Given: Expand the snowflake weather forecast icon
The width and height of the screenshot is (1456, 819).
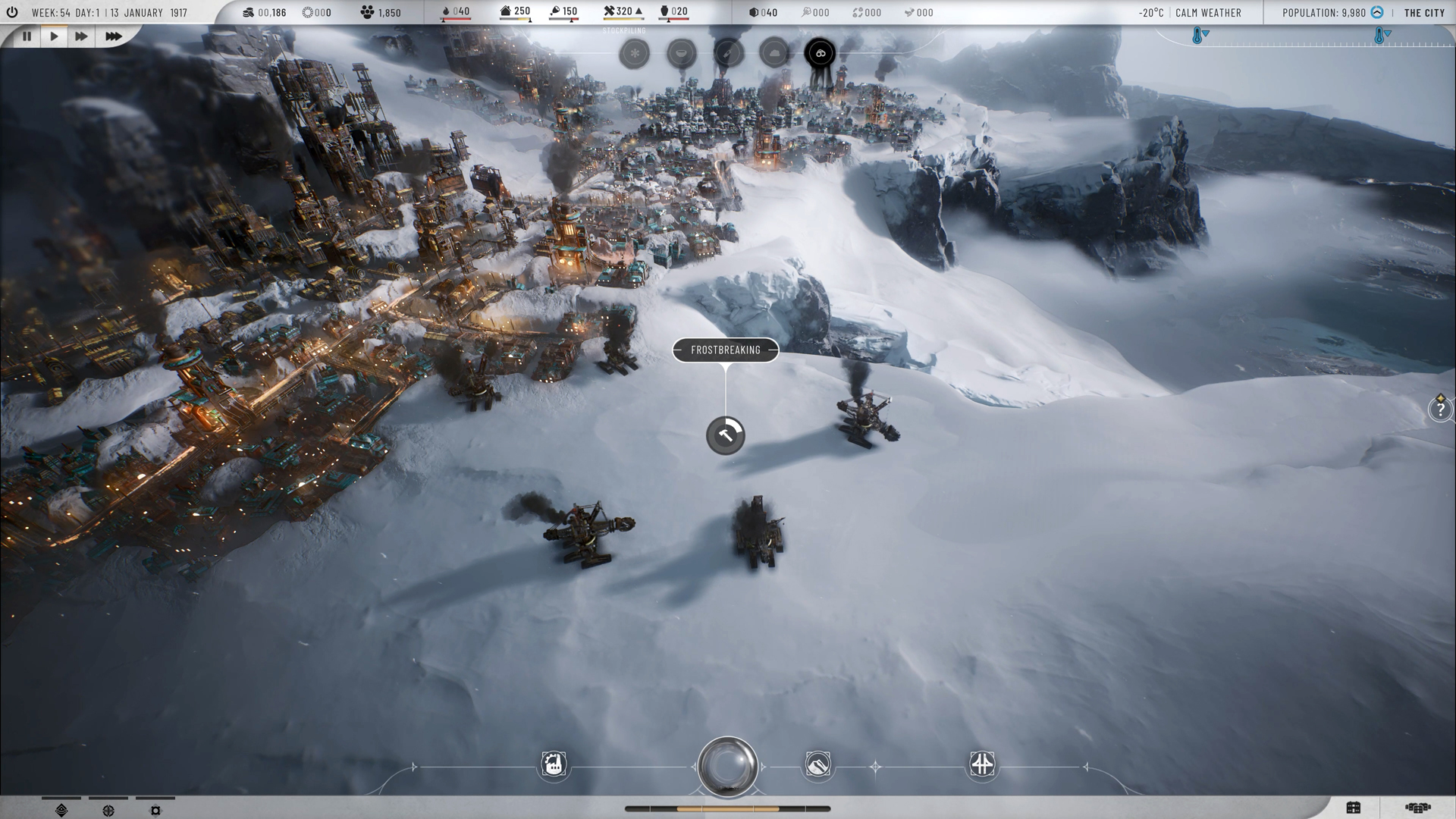Looking at the screenshot, I should coord(635,53).
